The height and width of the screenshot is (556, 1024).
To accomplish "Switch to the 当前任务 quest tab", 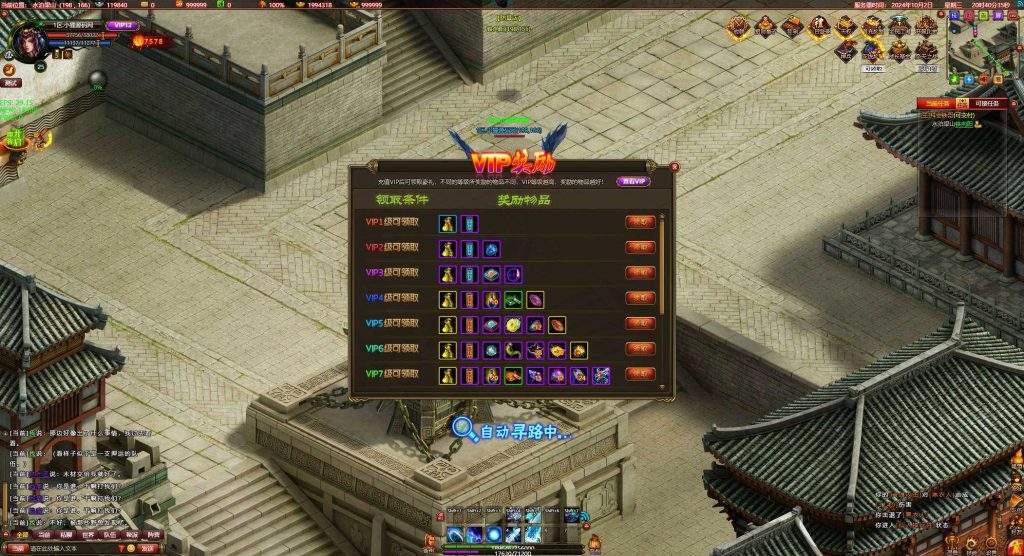I will pos(936,103).
